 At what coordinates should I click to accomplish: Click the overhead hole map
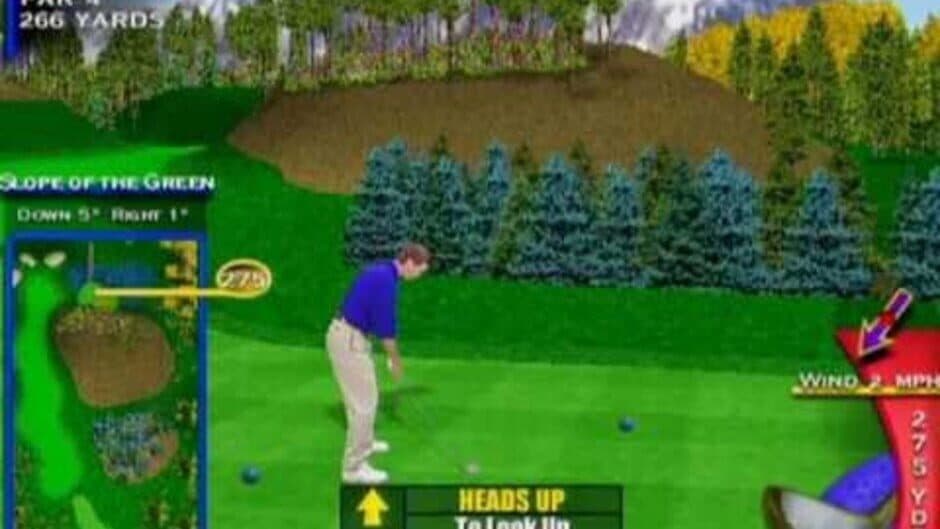tap(104, 380)
